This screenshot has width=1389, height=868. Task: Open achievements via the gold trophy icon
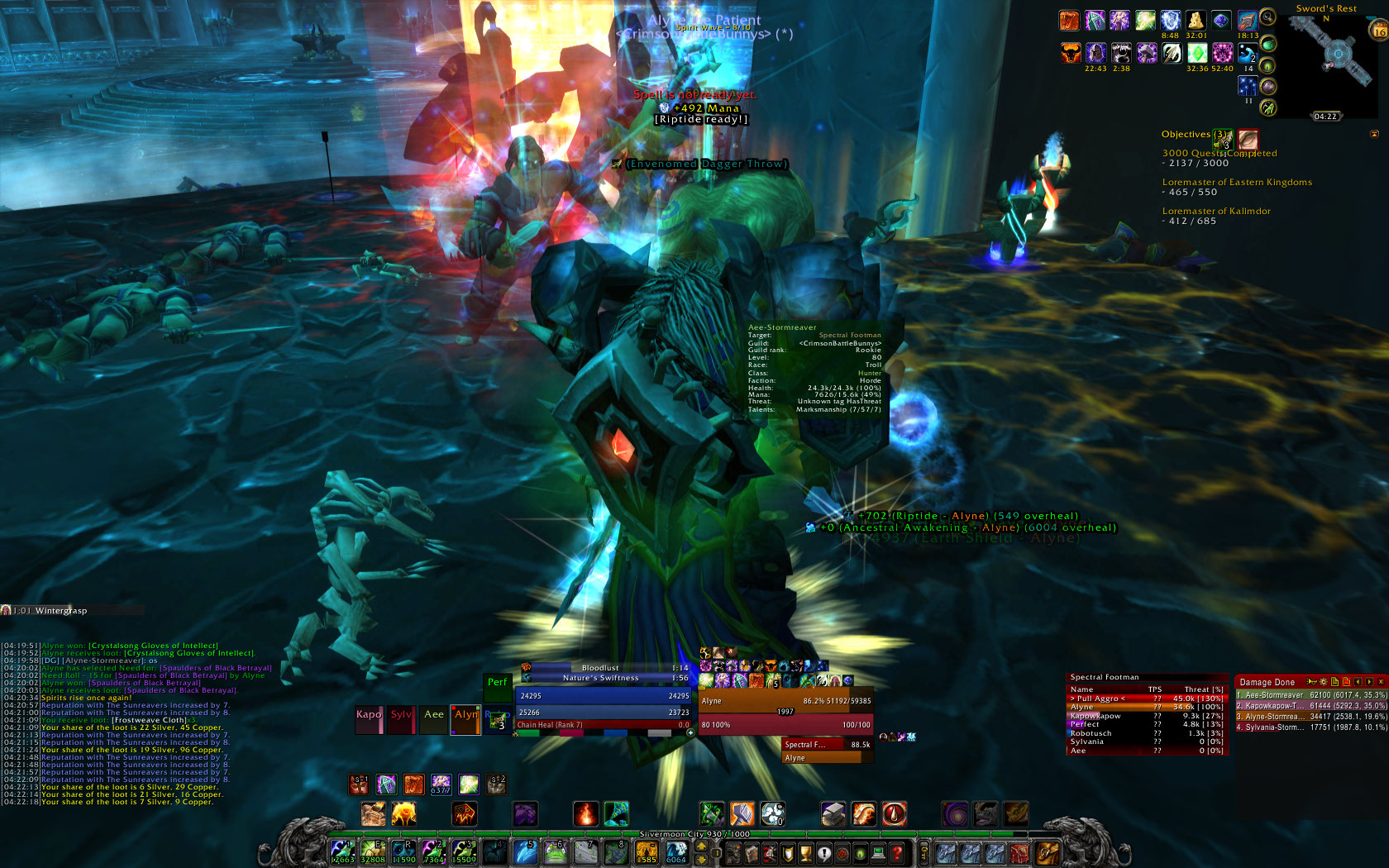point(805,853)
